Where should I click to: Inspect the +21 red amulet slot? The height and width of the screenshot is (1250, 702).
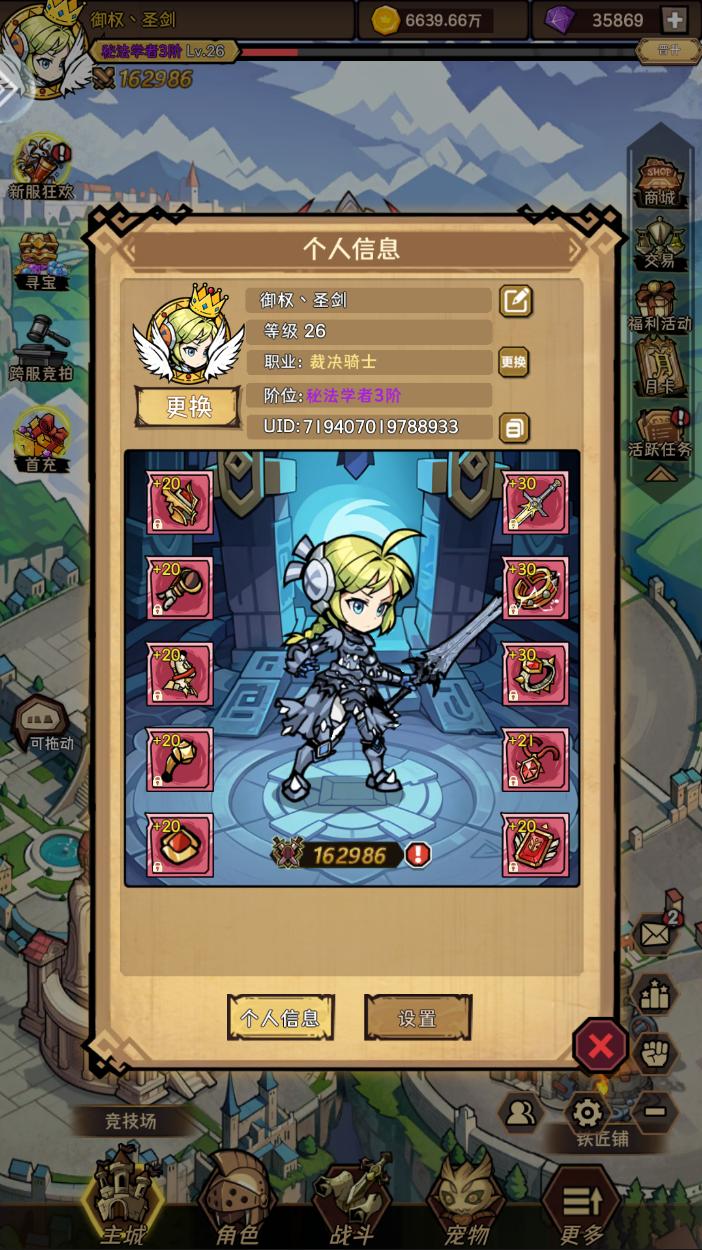click(535, 760)
